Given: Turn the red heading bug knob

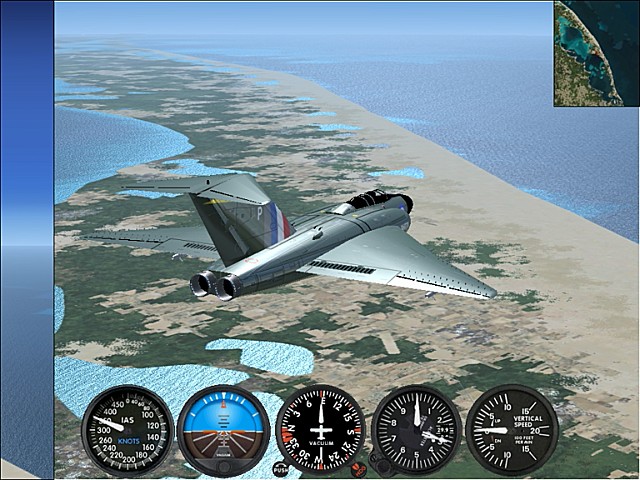Looking at the screenshot, I should [x=358, y=469].
